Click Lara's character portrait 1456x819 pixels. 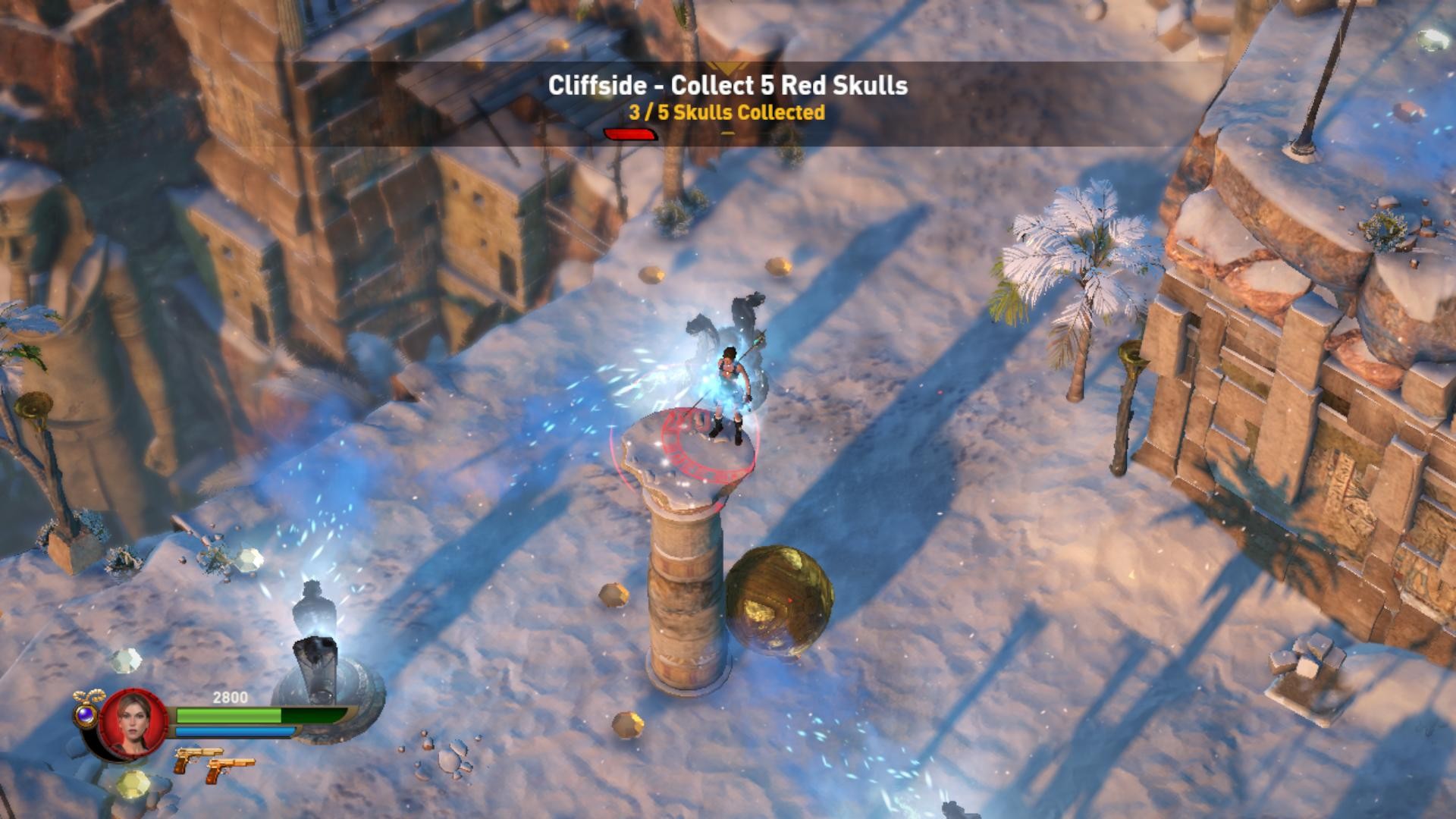[133, 723]
